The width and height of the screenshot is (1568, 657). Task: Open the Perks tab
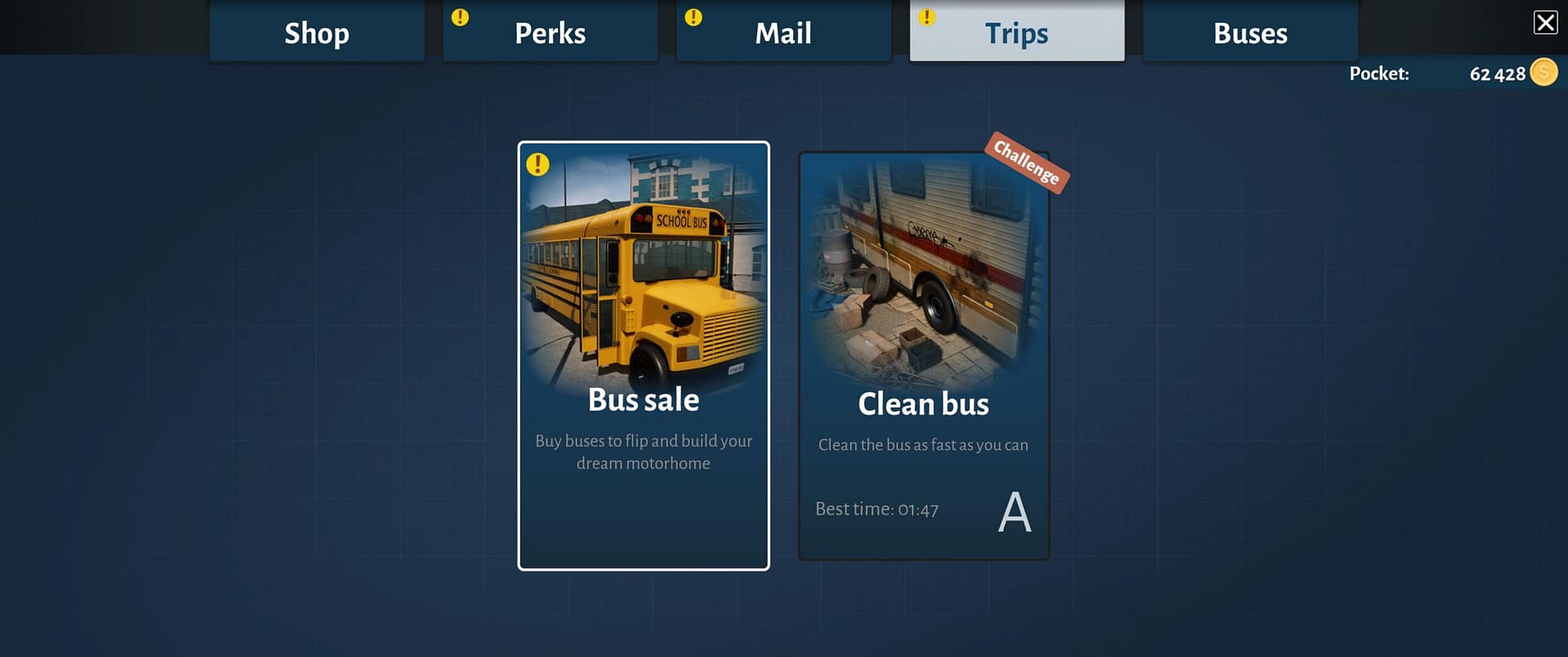pos(549,33)
